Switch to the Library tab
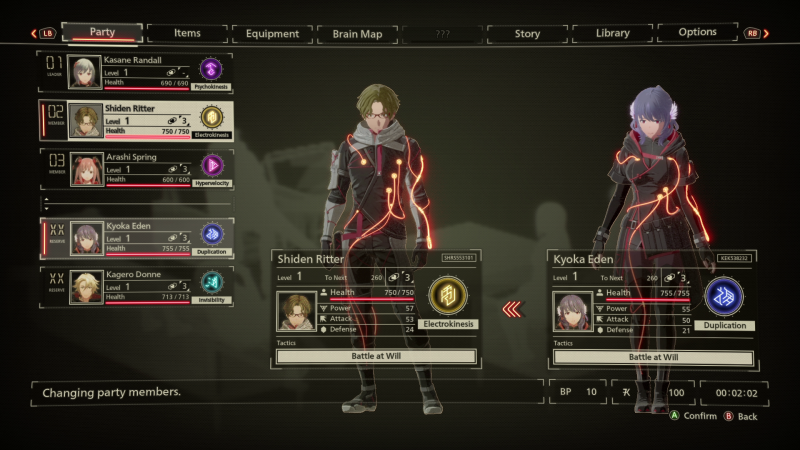Image resolution: width=800 pixels, height=450 pixels. [x=612, y=33]
